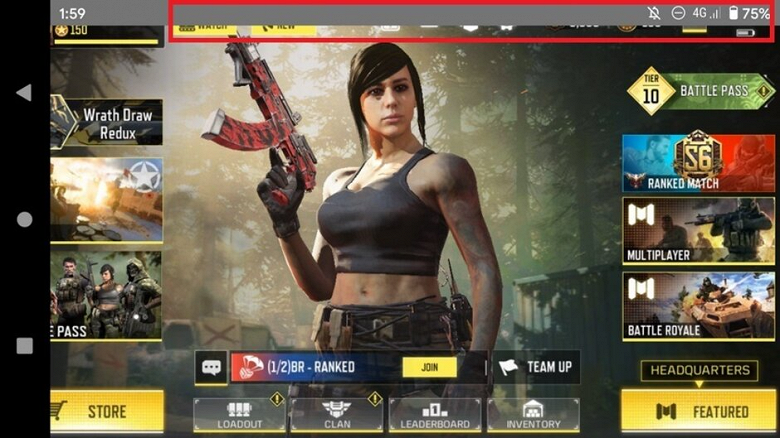Tap the Android back navigation button

point(24,92)
